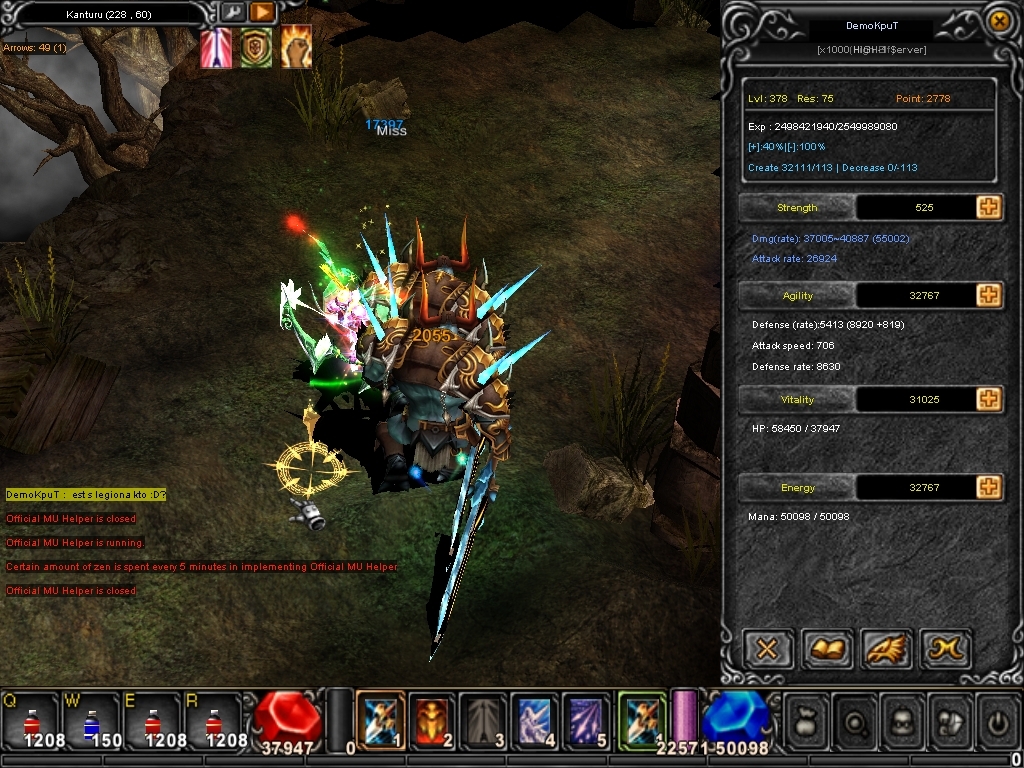
Task: Use the Q slot red potion
Action: point(30,720)
